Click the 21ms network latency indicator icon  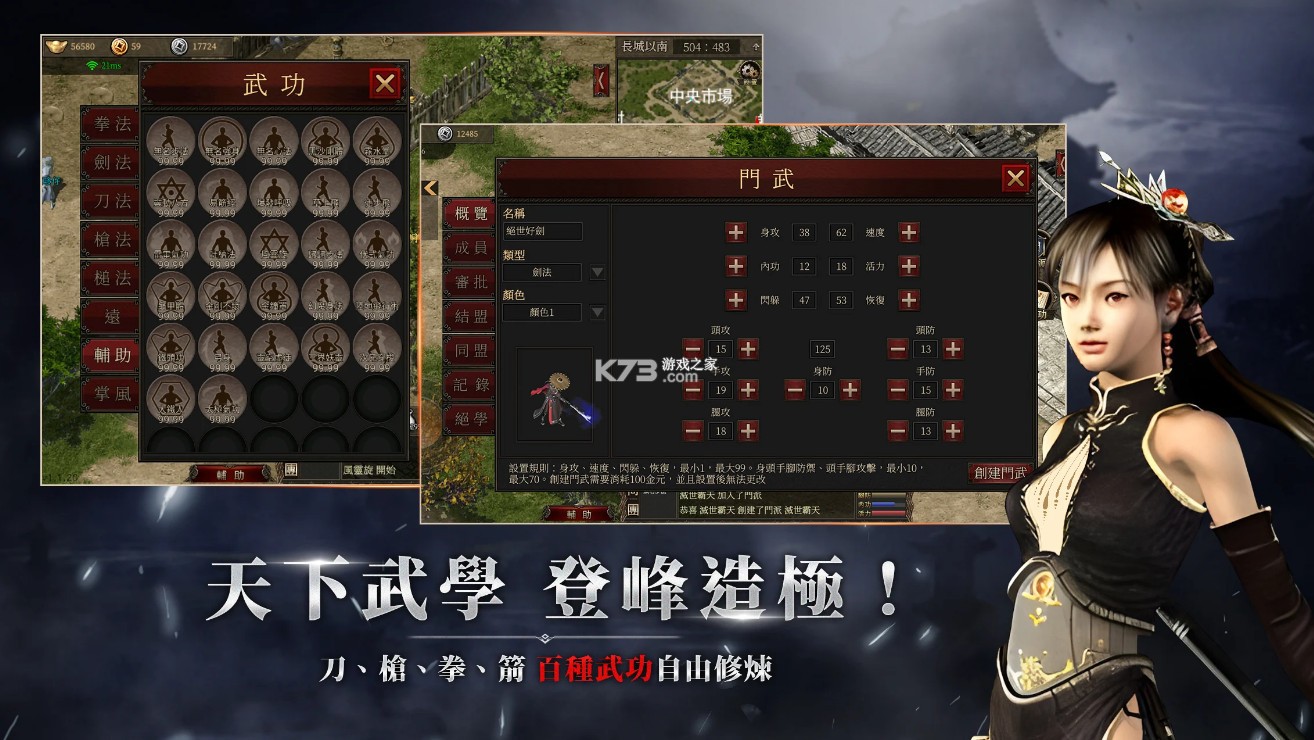pos(93,66)
